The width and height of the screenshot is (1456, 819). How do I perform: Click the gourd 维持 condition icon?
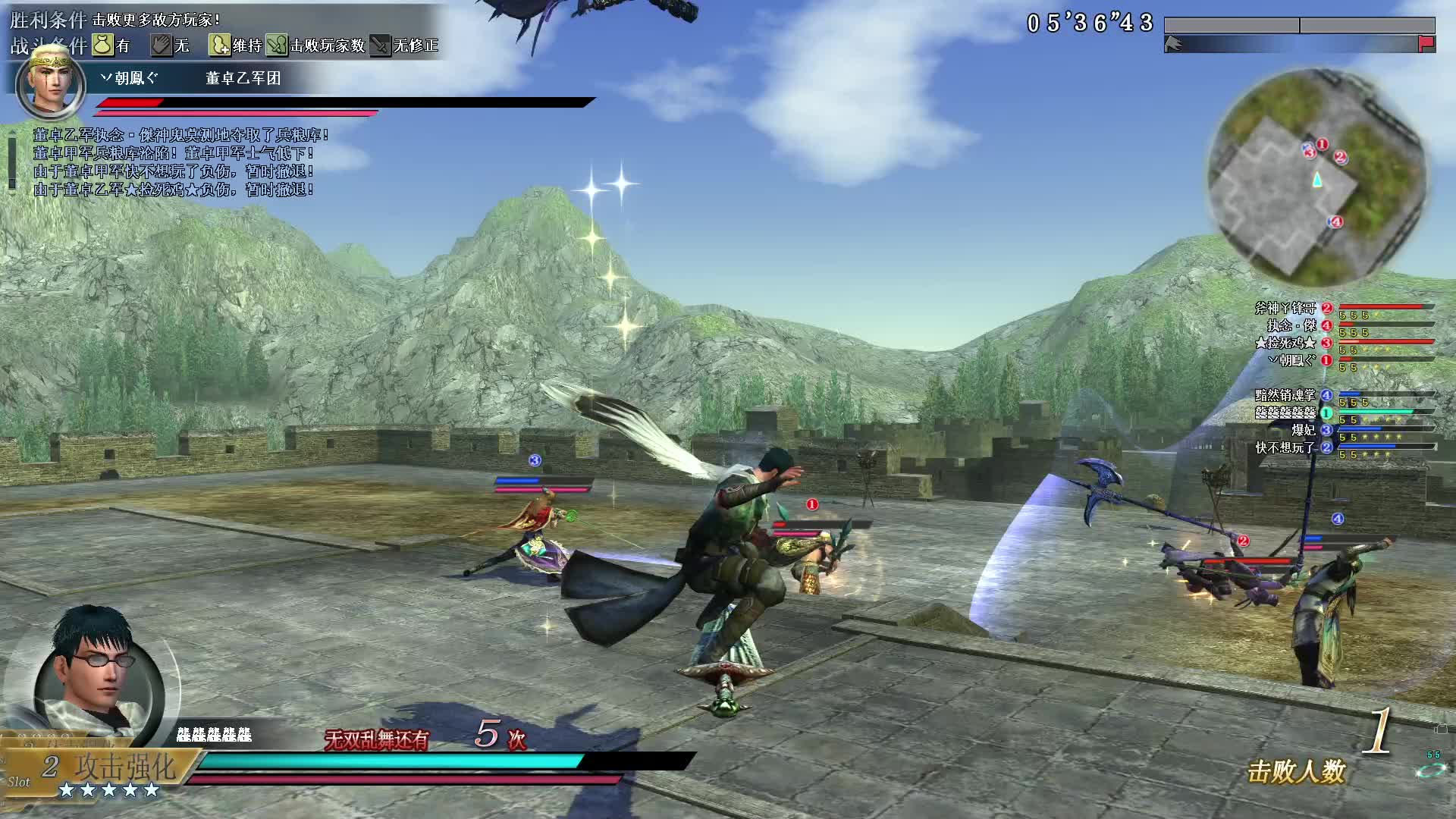pyautogui.click(x=219, y=45)
